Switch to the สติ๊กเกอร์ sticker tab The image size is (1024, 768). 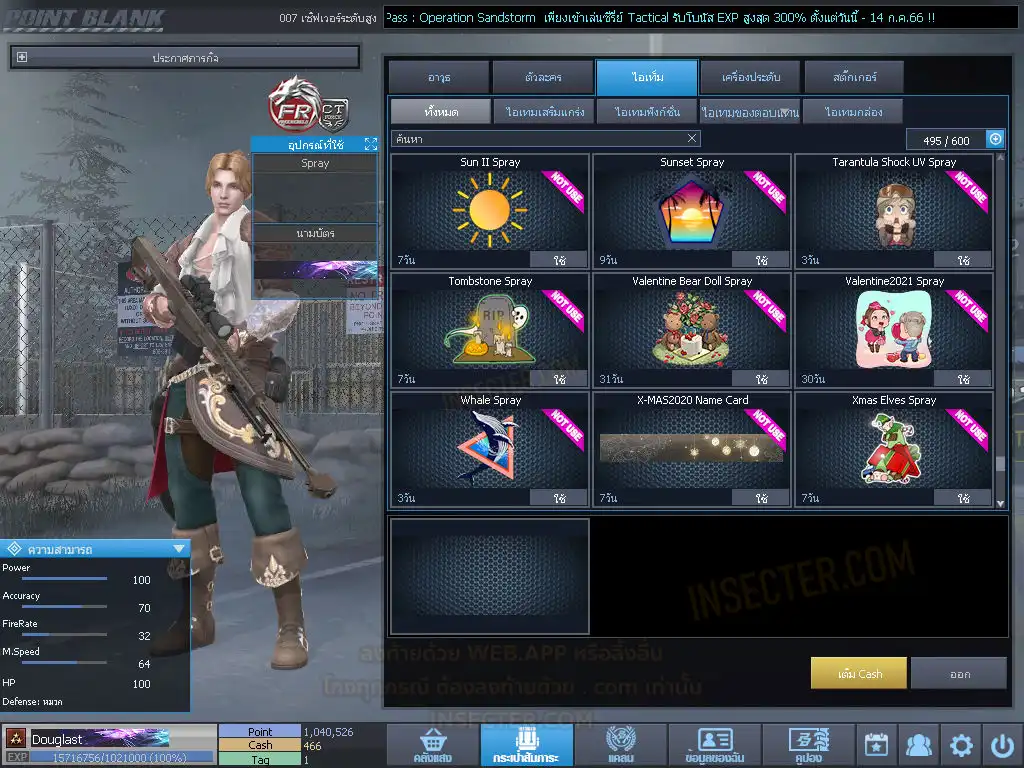click(x=853, y=77)
